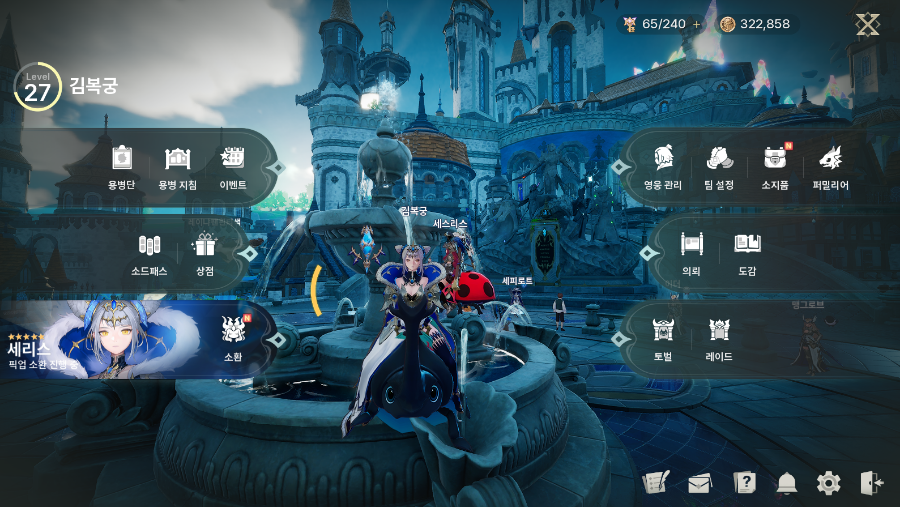The image size is (900, 507).
Task: Open the 퍼밀리어 familiar menu
Action: 830,165
